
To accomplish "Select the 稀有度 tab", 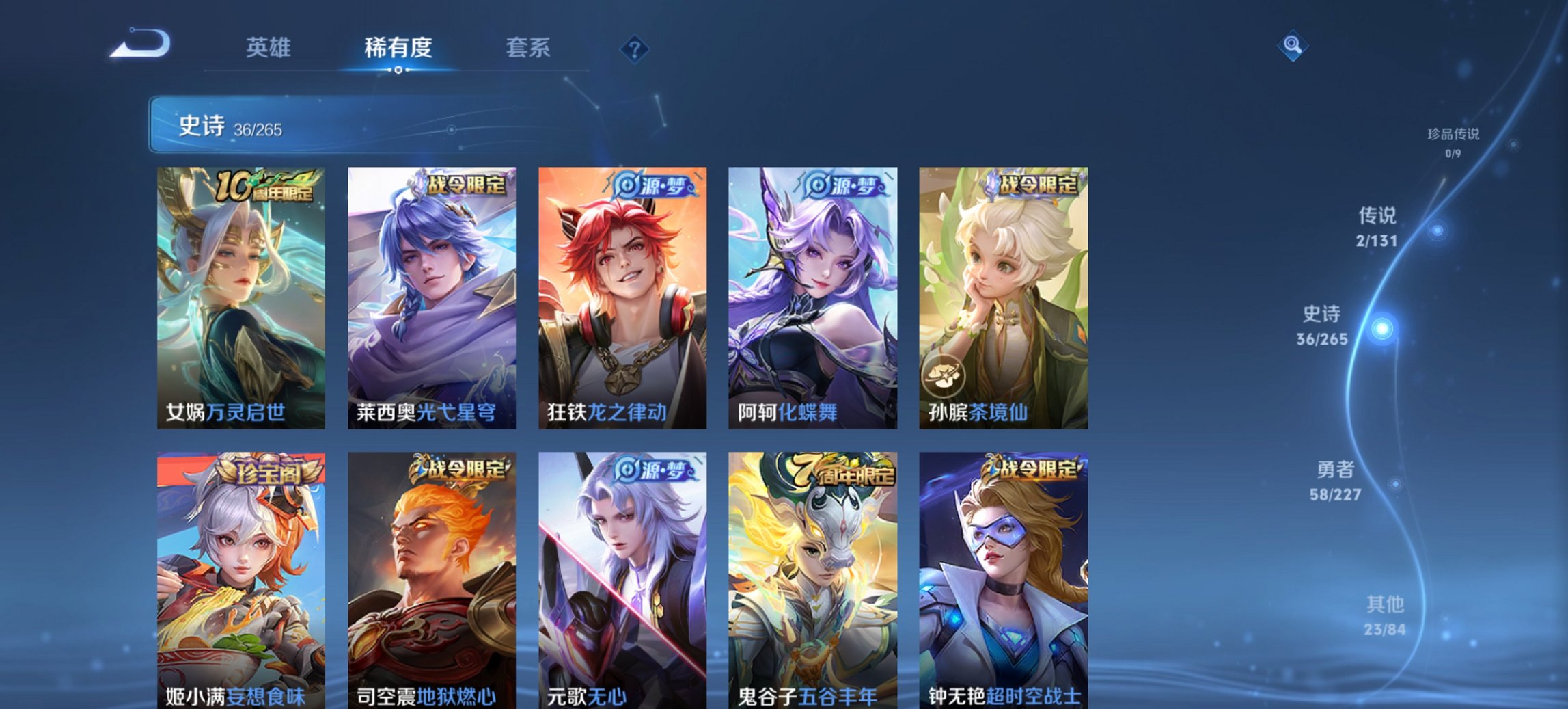I will point(400,48).
